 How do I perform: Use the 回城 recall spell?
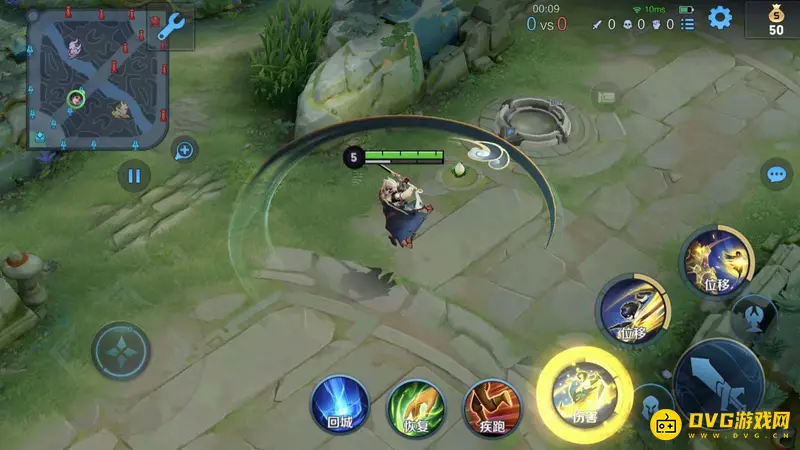point(339,404)
